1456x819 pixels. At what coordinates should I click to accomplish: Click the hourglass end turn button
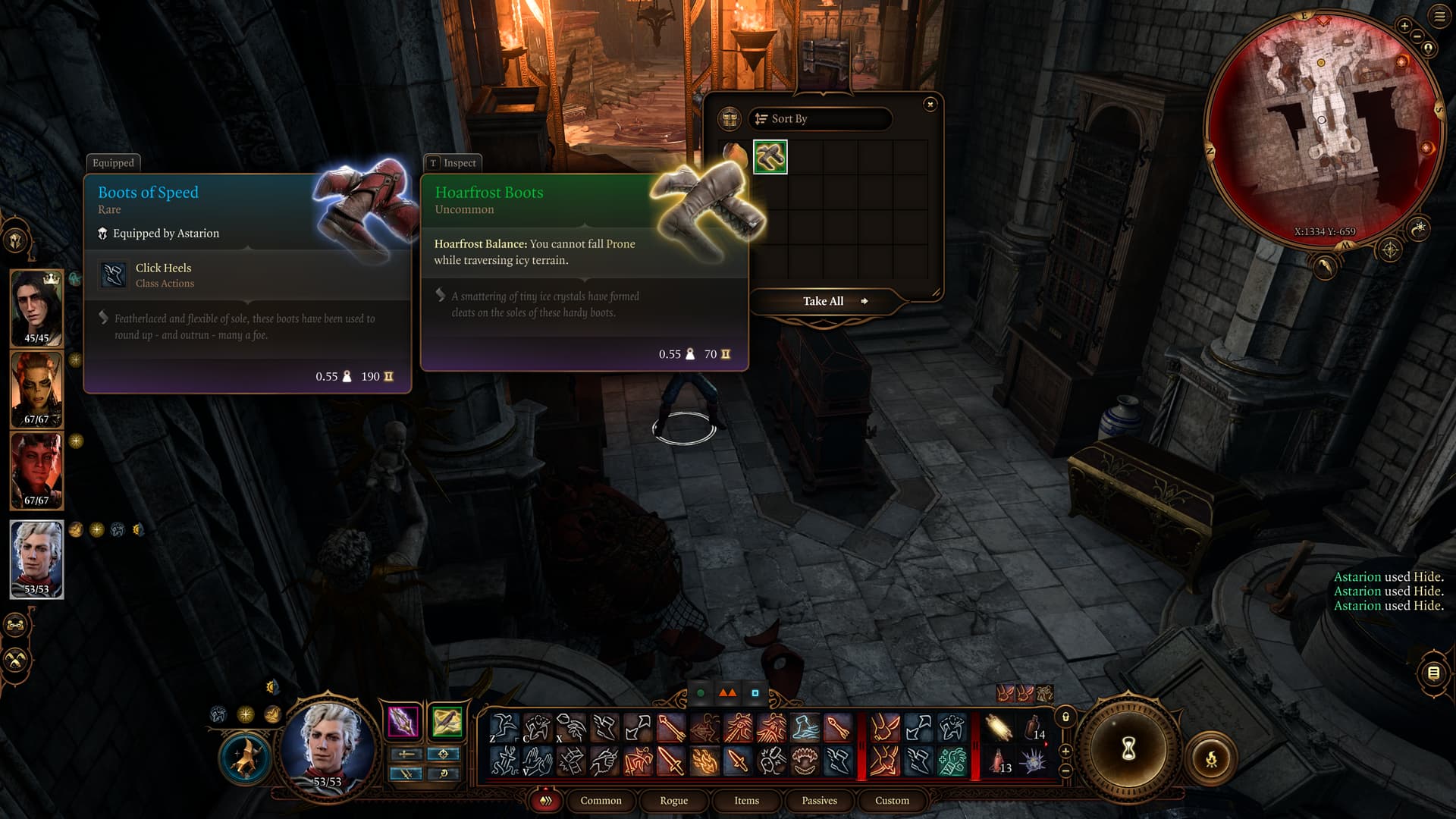click(1128, 749)
